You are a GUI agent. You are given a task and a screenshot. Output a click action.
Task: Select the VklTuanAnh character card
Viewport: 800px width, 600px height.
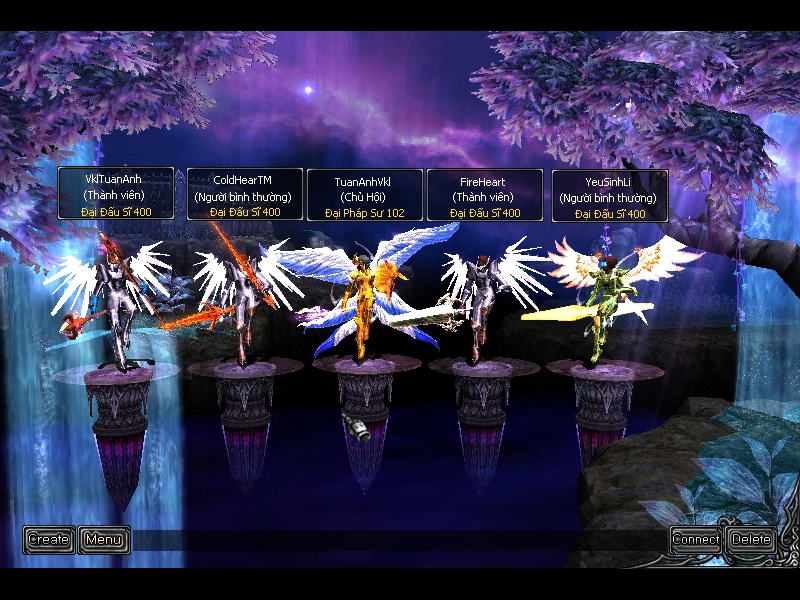(115, 194)
